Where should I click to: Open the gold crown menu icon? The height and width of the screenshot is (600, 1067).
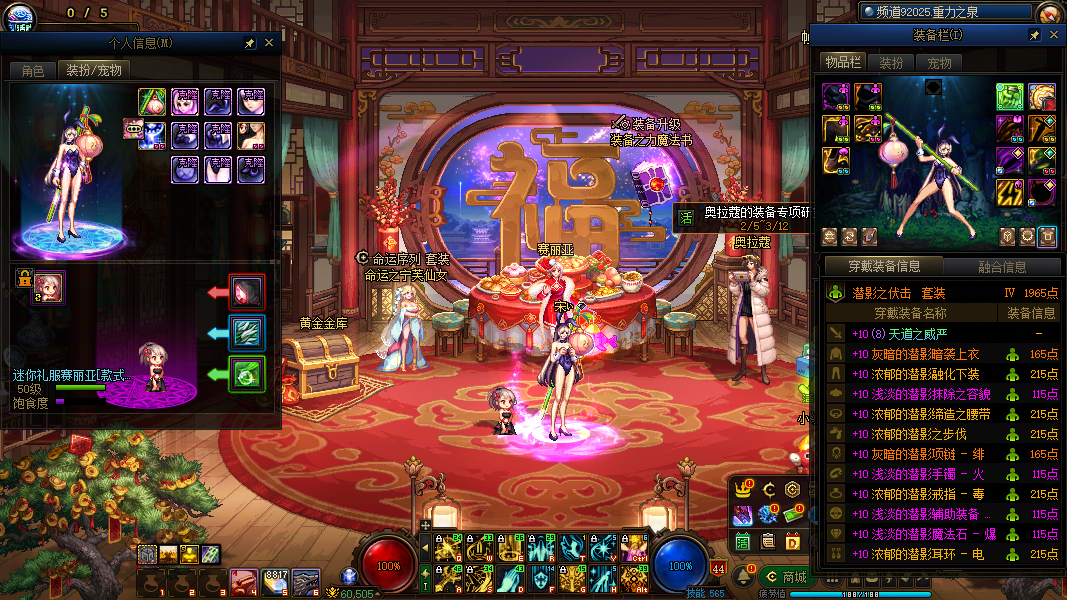[x=742, y=490]
